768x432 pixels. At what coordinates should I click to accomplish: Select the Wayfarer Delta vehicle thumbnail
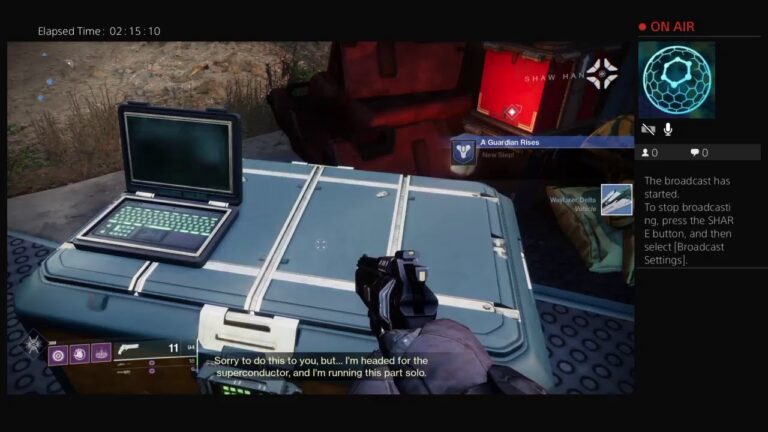(616, 198)
